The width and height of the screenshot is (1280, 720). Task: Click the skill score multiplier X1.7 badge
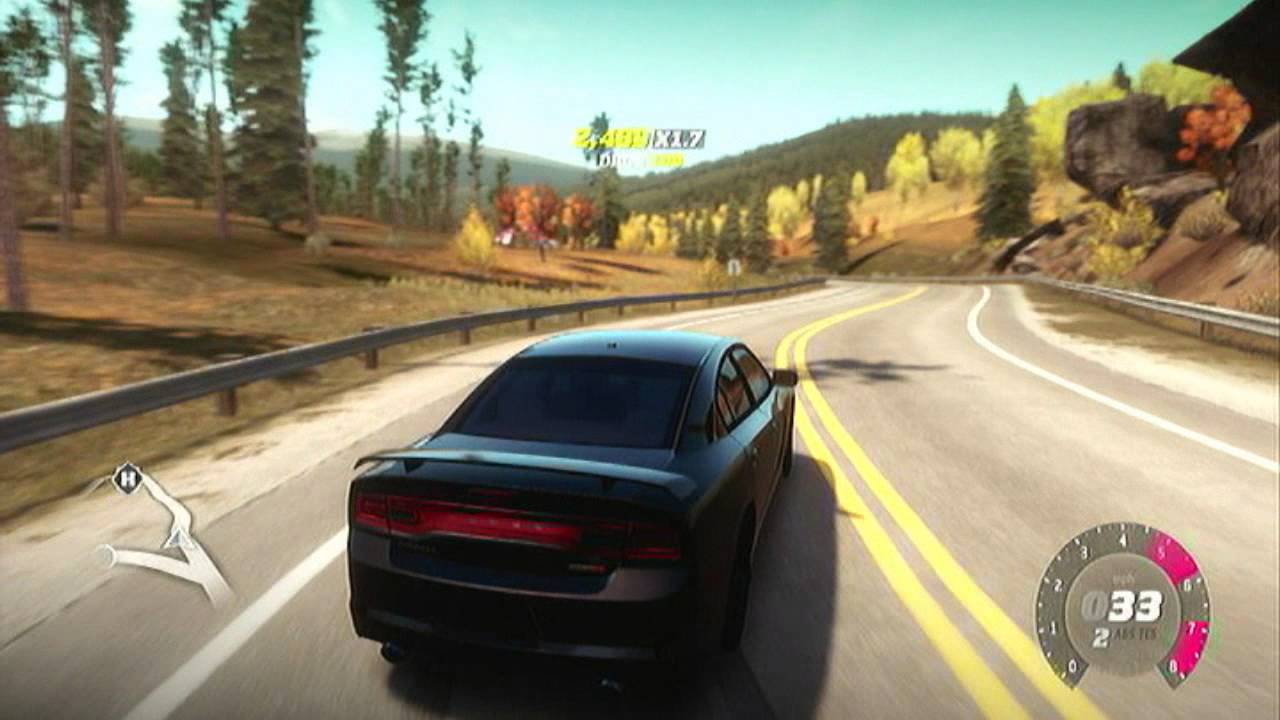[x=679, y=137]
